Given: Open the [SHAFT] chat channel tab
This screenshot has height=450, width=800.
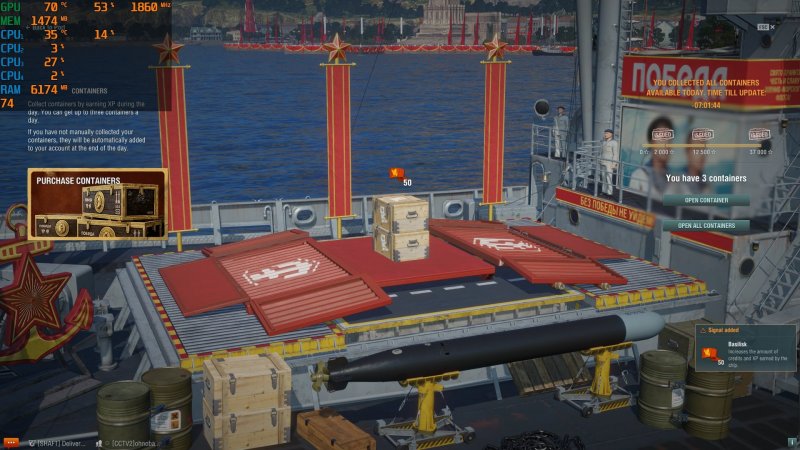Looking at the screenshot, I should coord(58,442).
